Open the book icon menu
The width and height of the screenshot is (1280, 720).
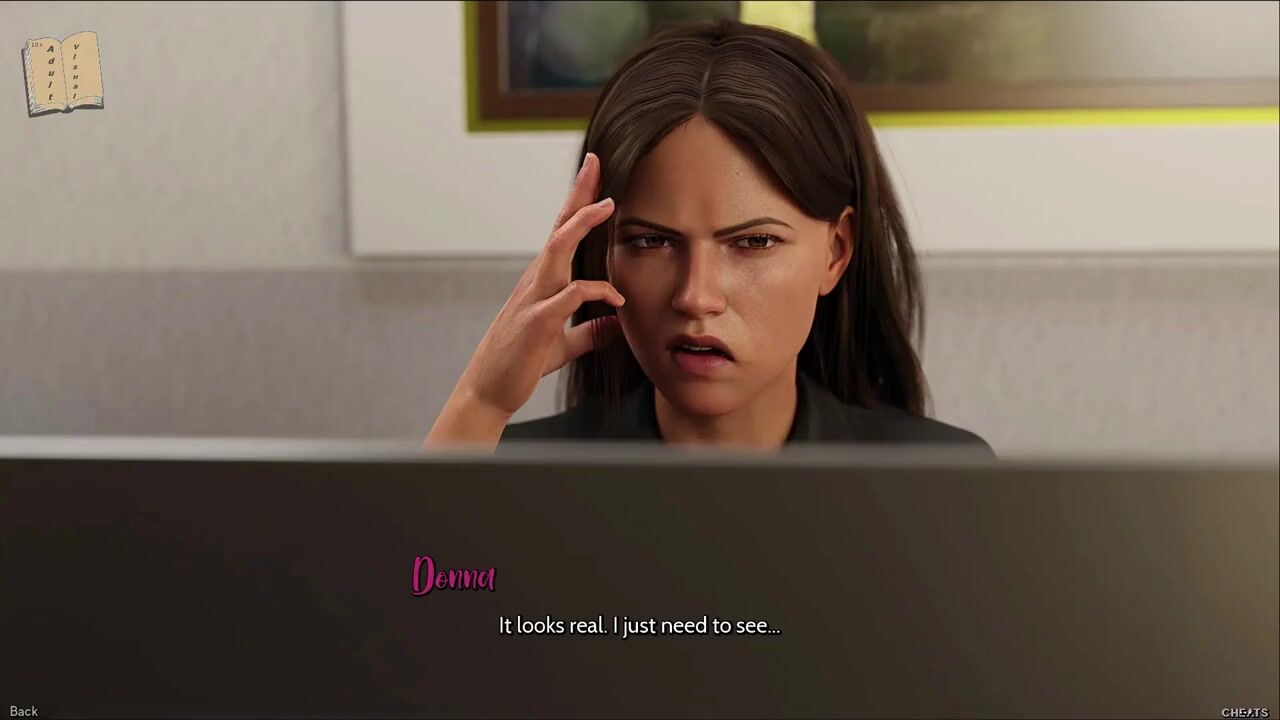63,73
